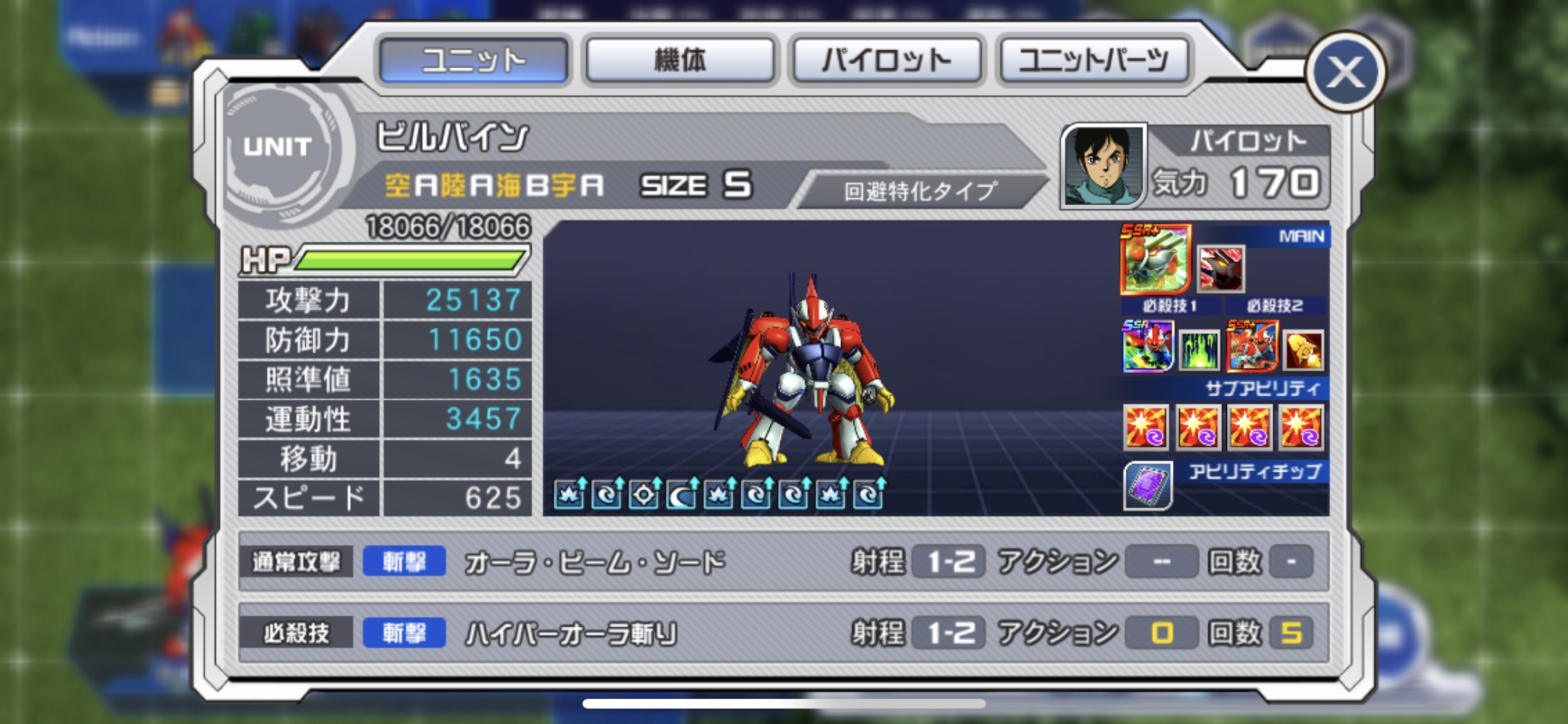The height and width of the screenshot is (724, 1568).
Task: Tap the 回避特化タイプ type label
Action: [920, 190]
